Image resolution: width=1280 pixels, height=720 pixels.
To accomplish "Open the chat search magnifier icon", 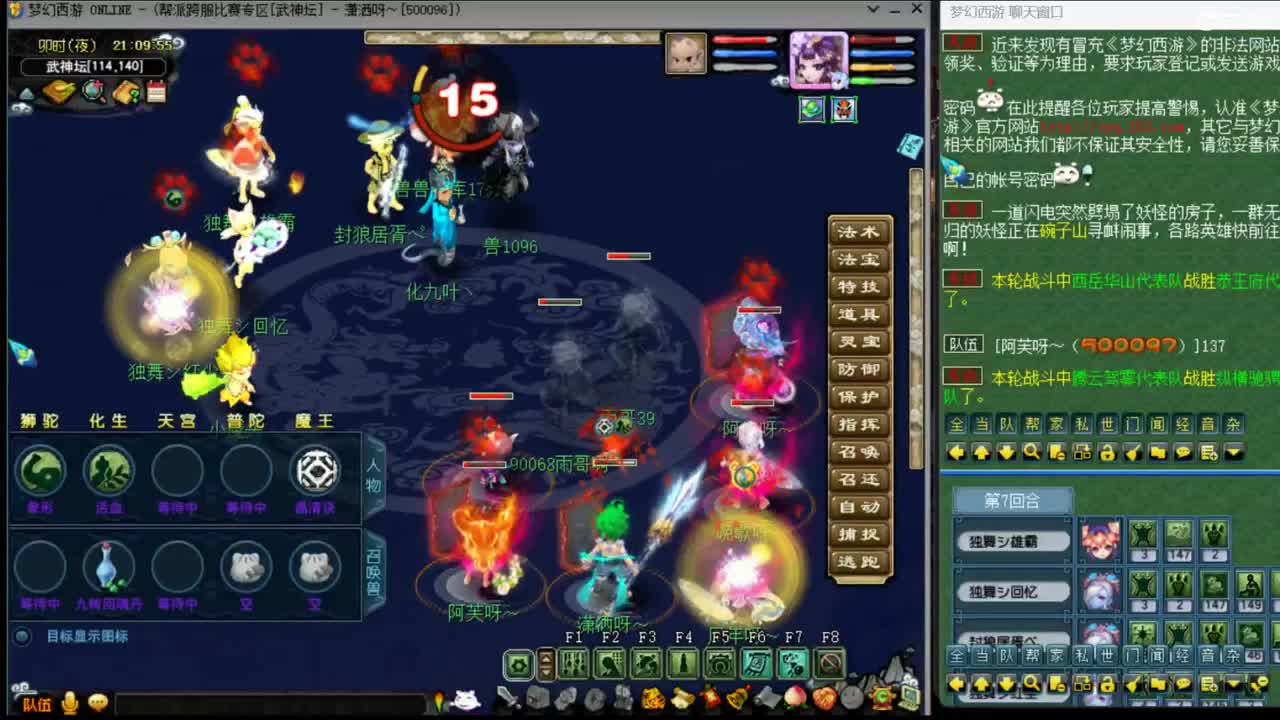I will (x=1031, y=450).
